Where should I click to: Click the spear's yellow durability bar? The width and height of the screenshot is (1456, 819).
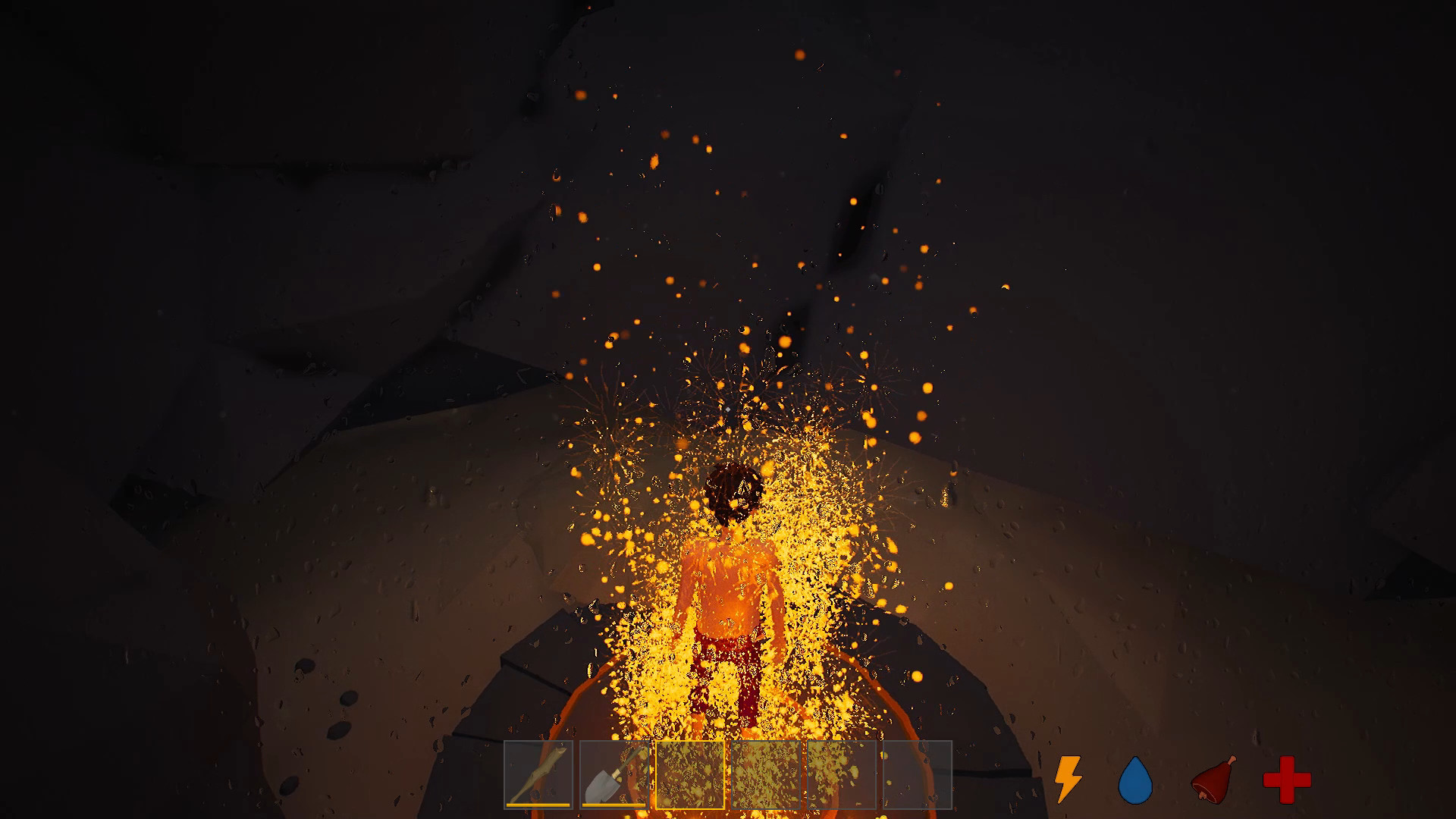tap(538, 804)
